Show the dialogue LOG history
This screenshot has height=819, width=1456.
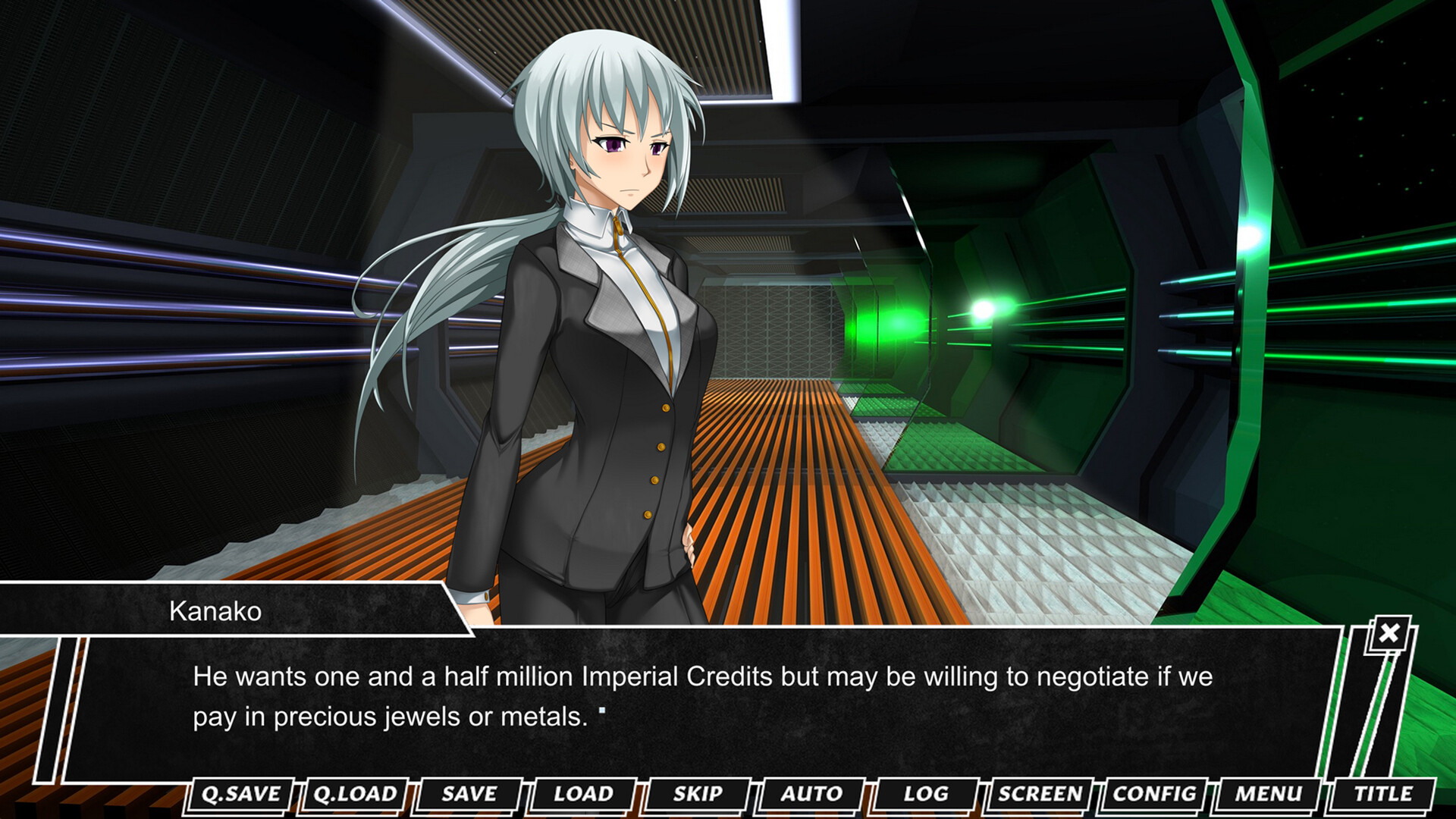click(926, 794)
